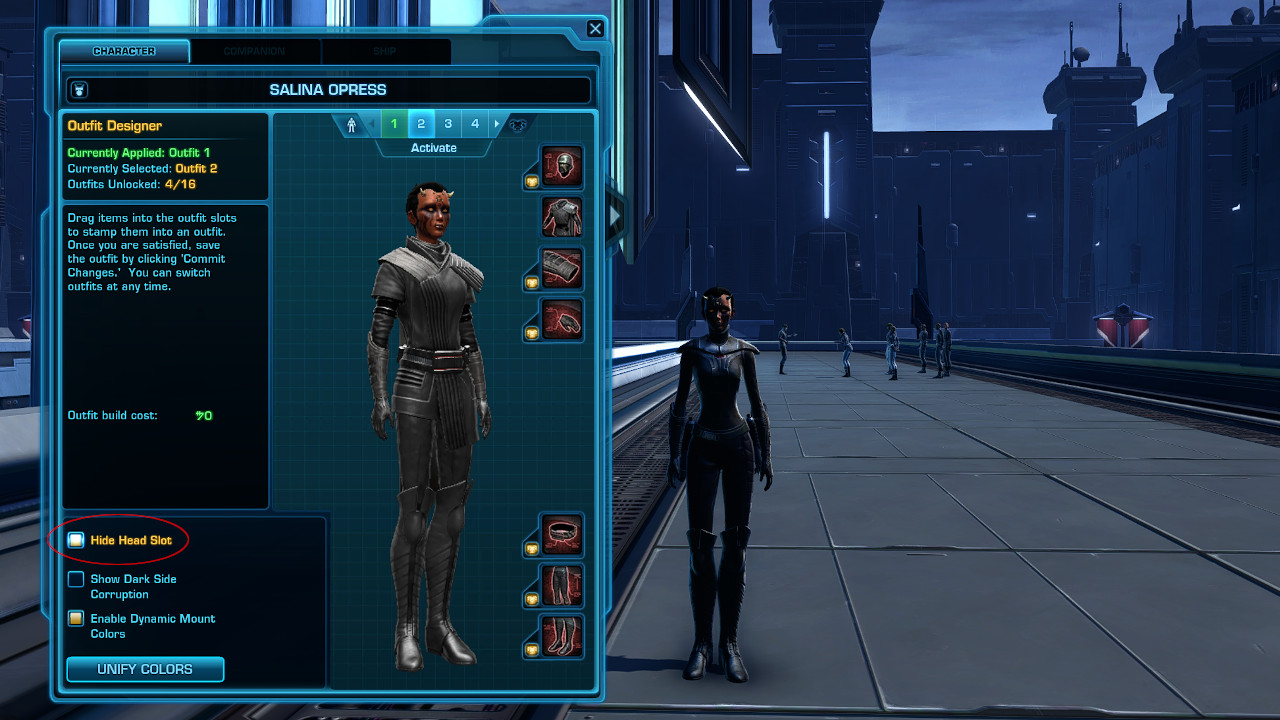Enable Hide Head Slot
Image resolution: width=1280 pixels, height=720 pixels.
click(x=75, y=539)
